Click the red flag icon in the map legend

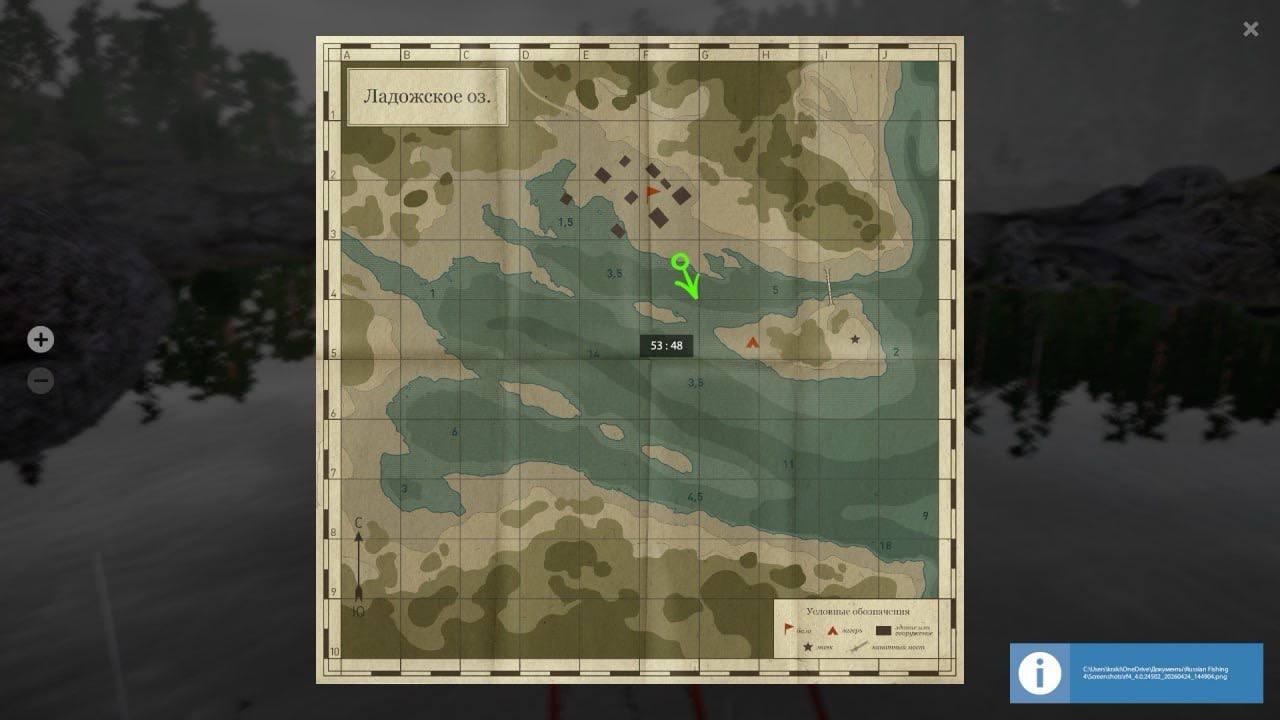point(788,628)
